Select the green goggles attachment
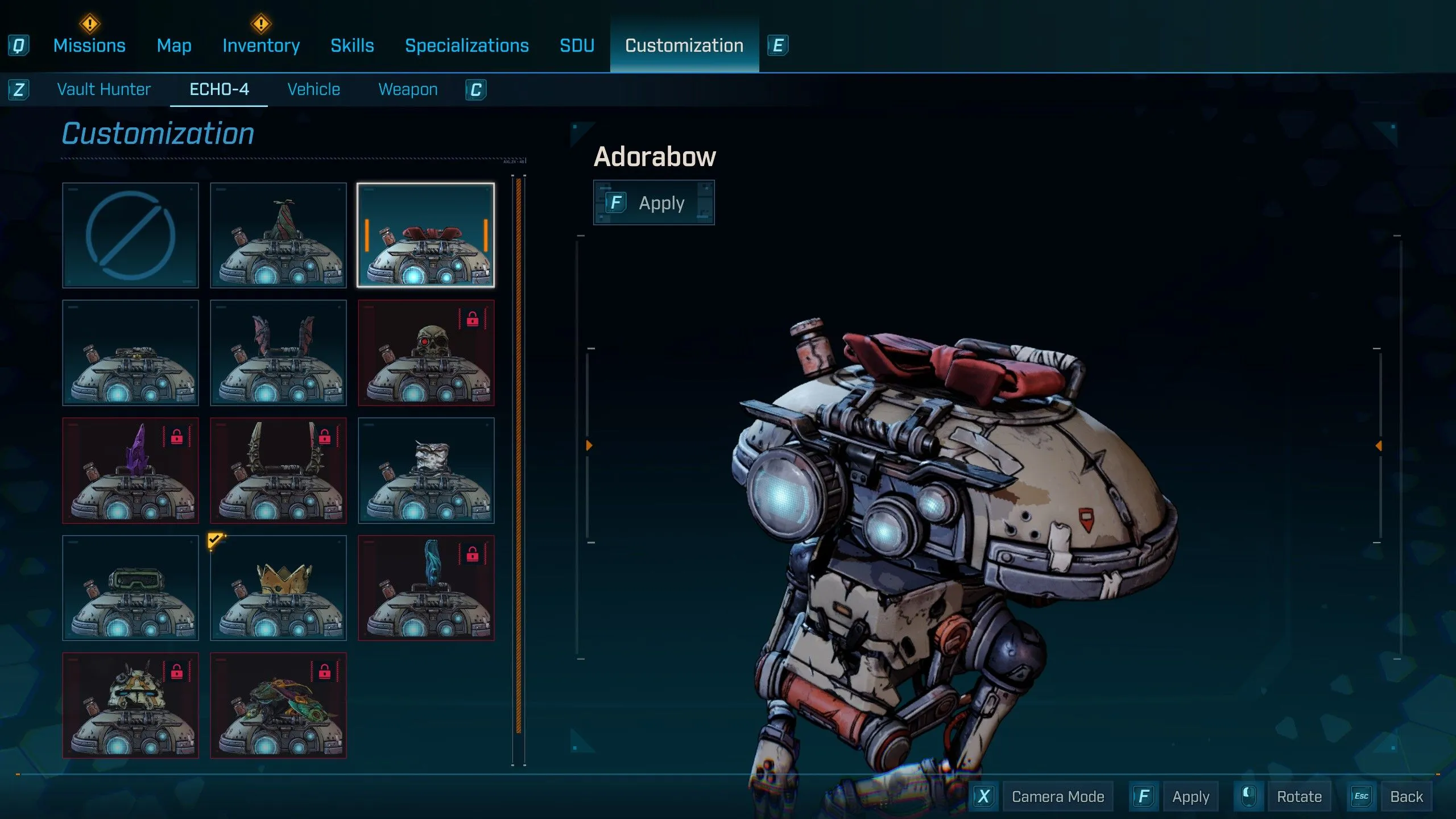 [130, 588]
